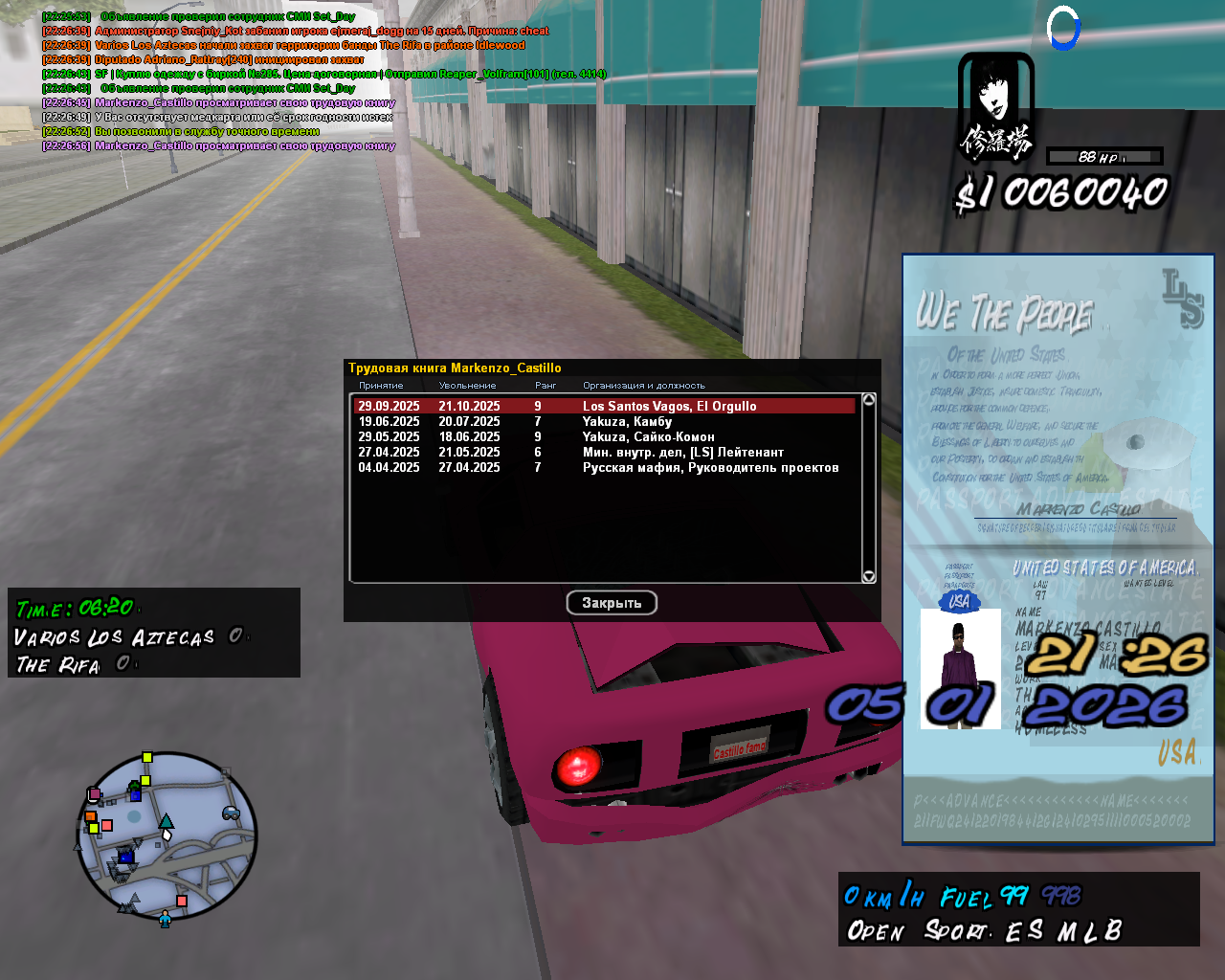
Task: Click the circular minimap radar
Action: tap(167, 836)
